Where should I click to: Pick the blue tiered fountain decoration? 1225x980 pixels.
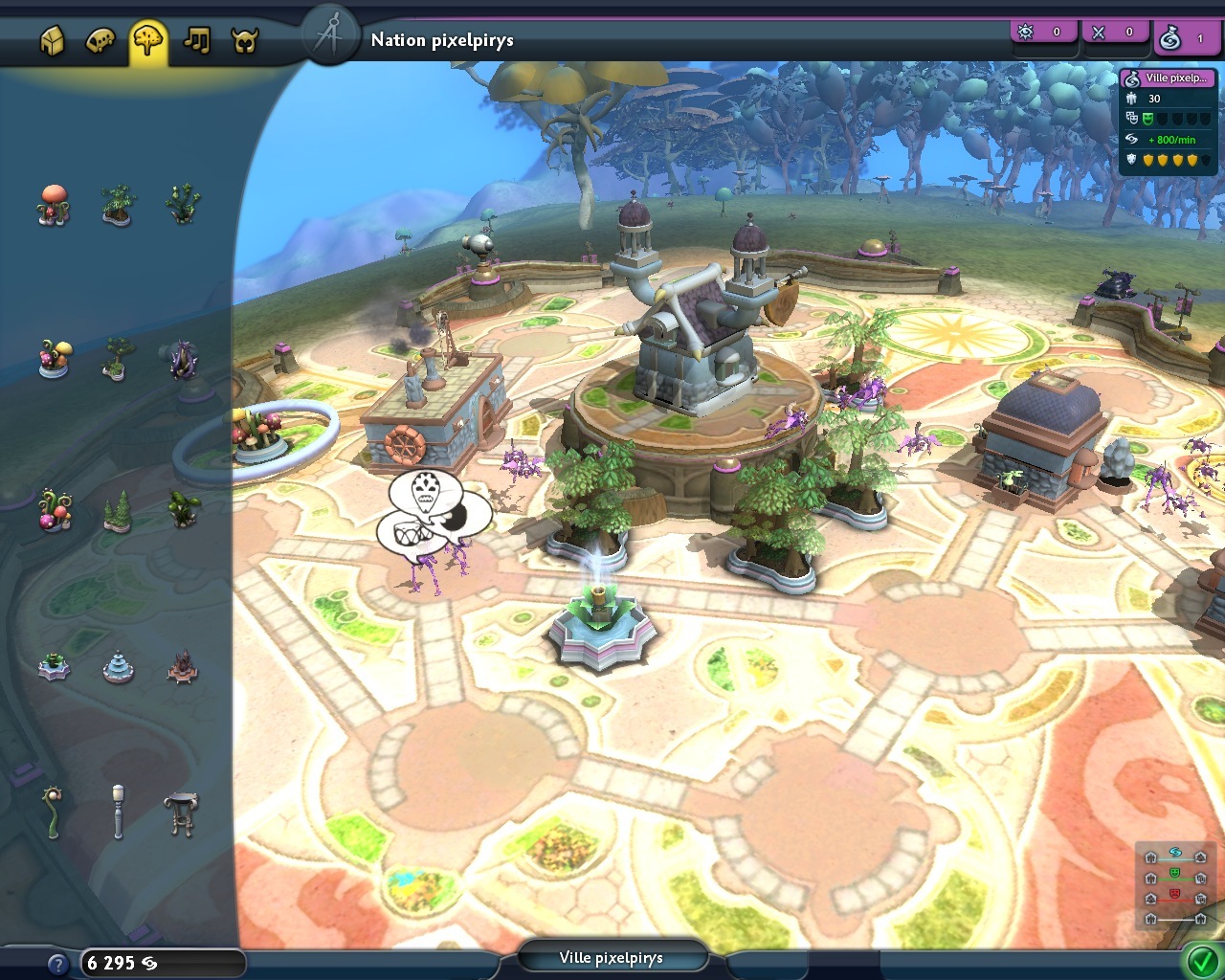[118, 667]
